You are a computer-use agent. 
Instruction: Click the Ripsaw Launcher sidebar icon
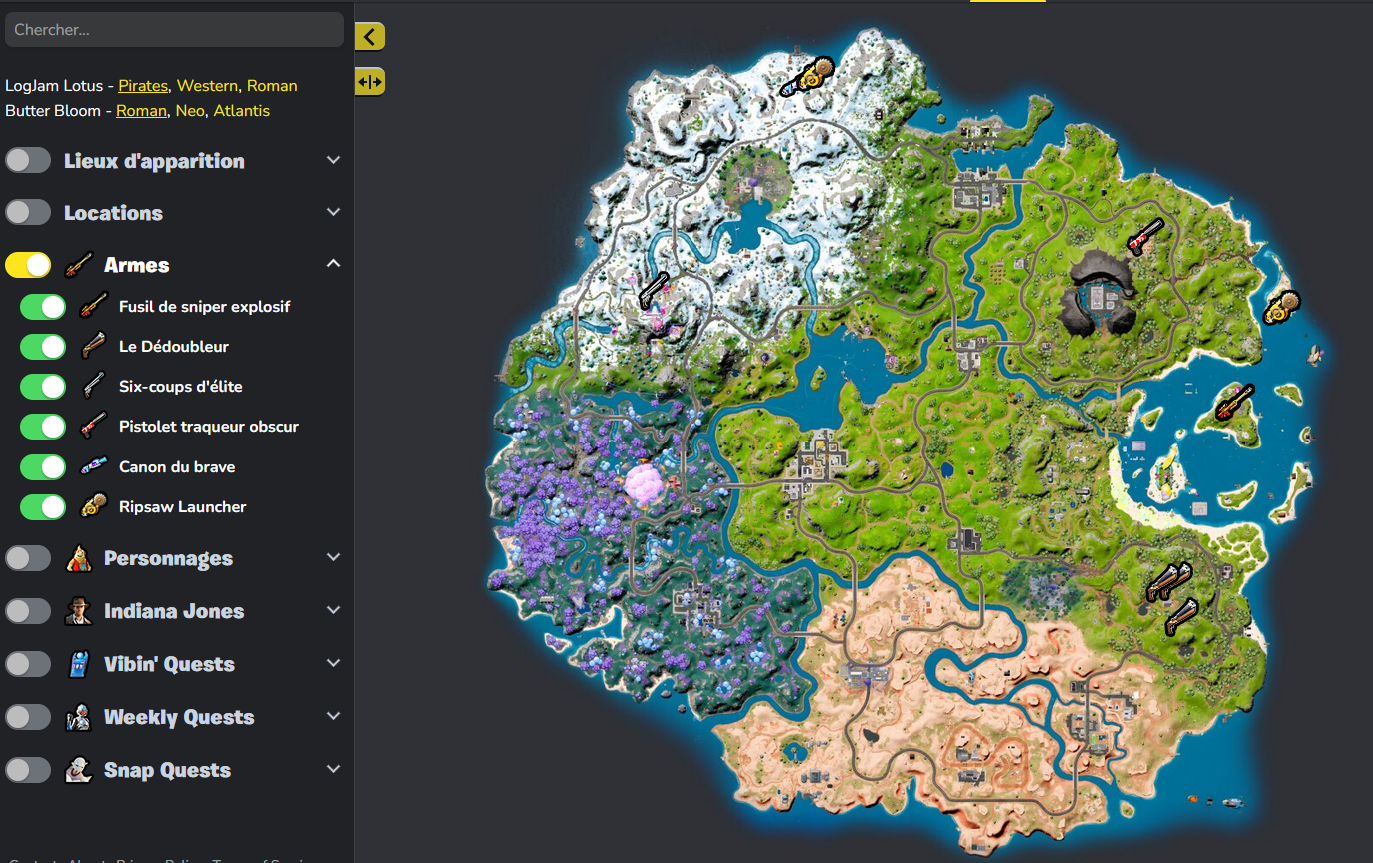(x=93, y=507)
